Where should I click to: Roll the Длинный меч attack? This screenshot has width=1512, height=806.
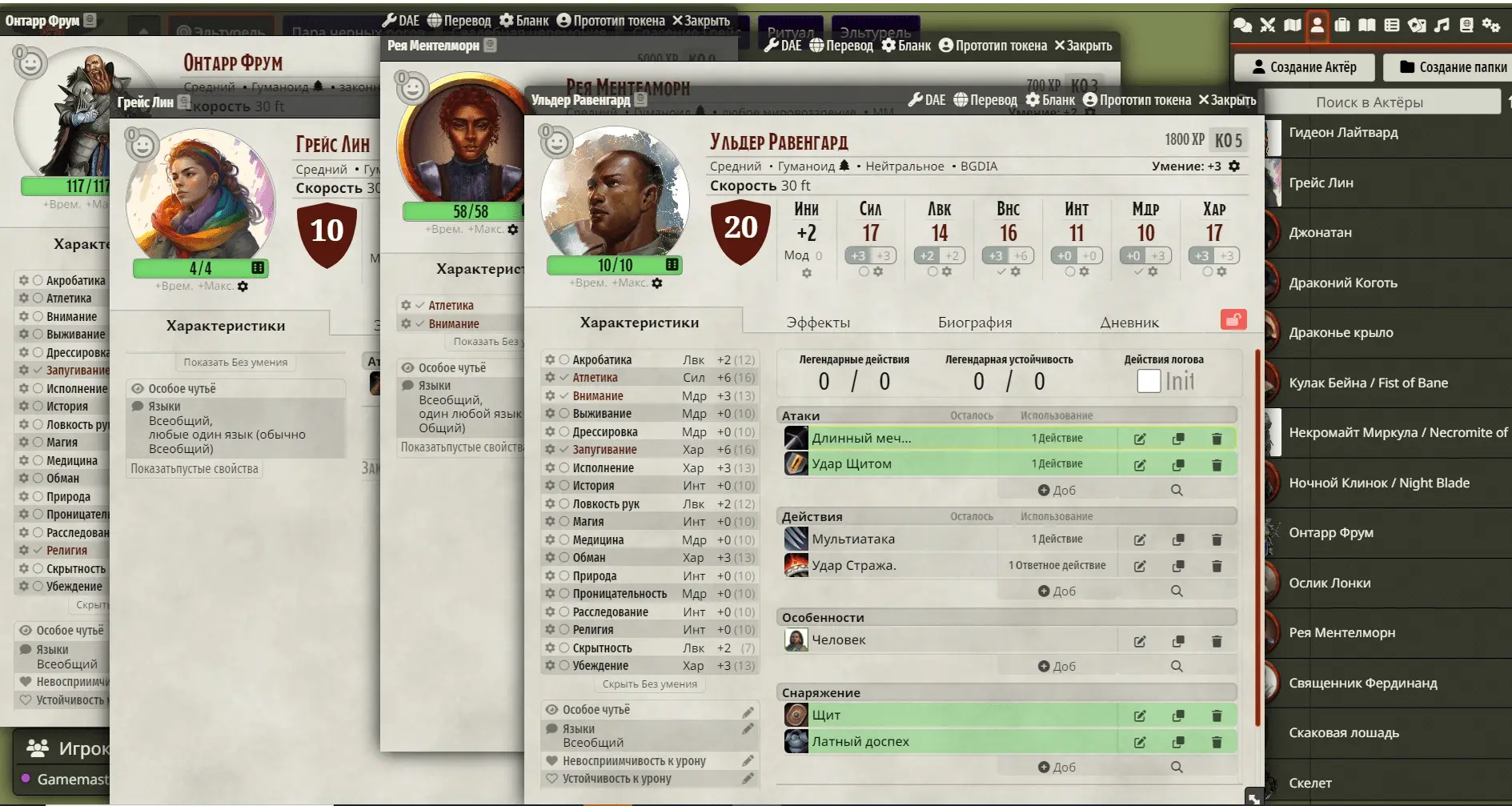point(861,439)
